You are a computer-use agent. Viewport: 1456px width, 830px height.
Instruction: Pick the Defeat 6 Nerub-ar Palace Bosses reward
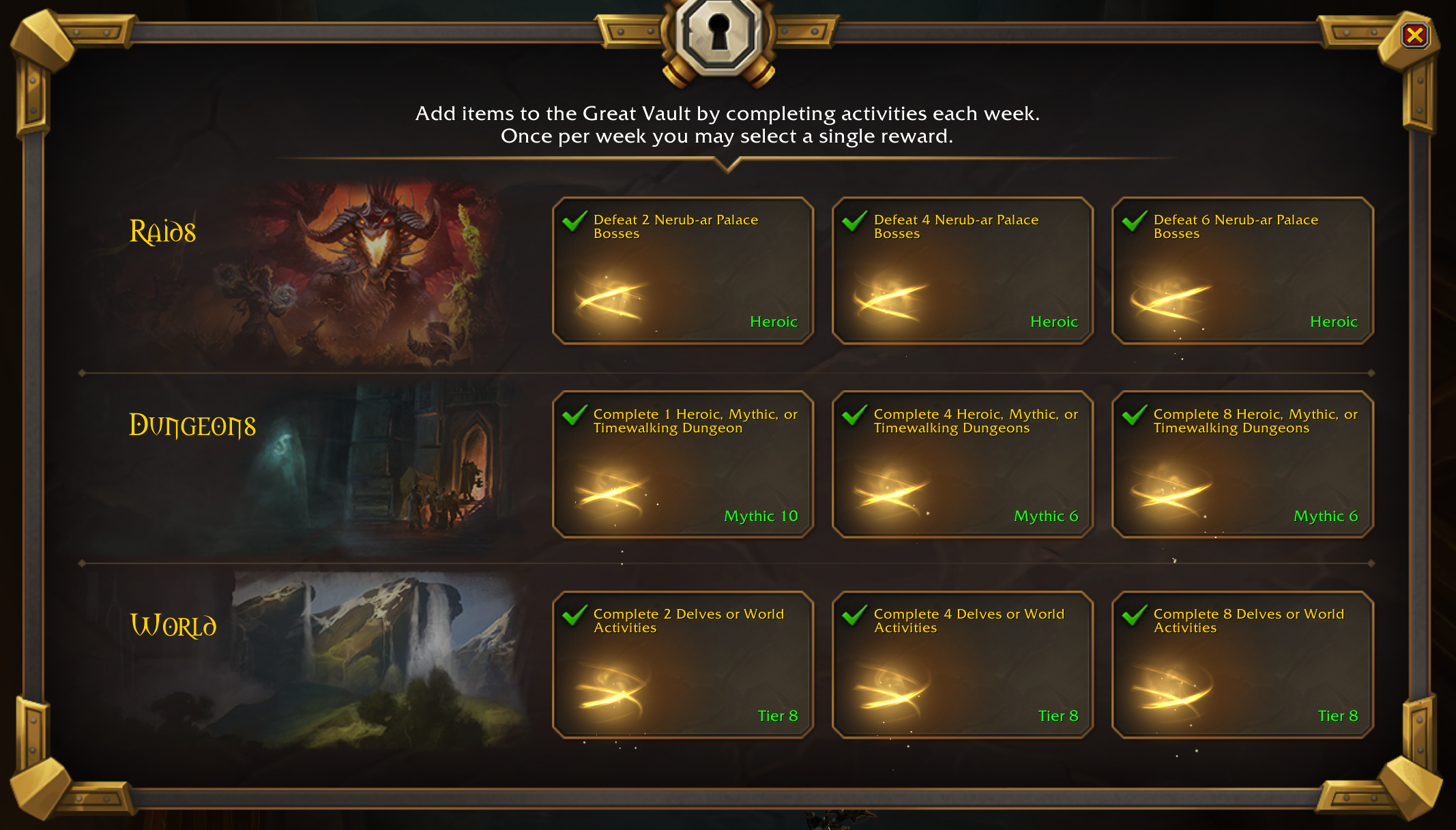coord(1242,271)
